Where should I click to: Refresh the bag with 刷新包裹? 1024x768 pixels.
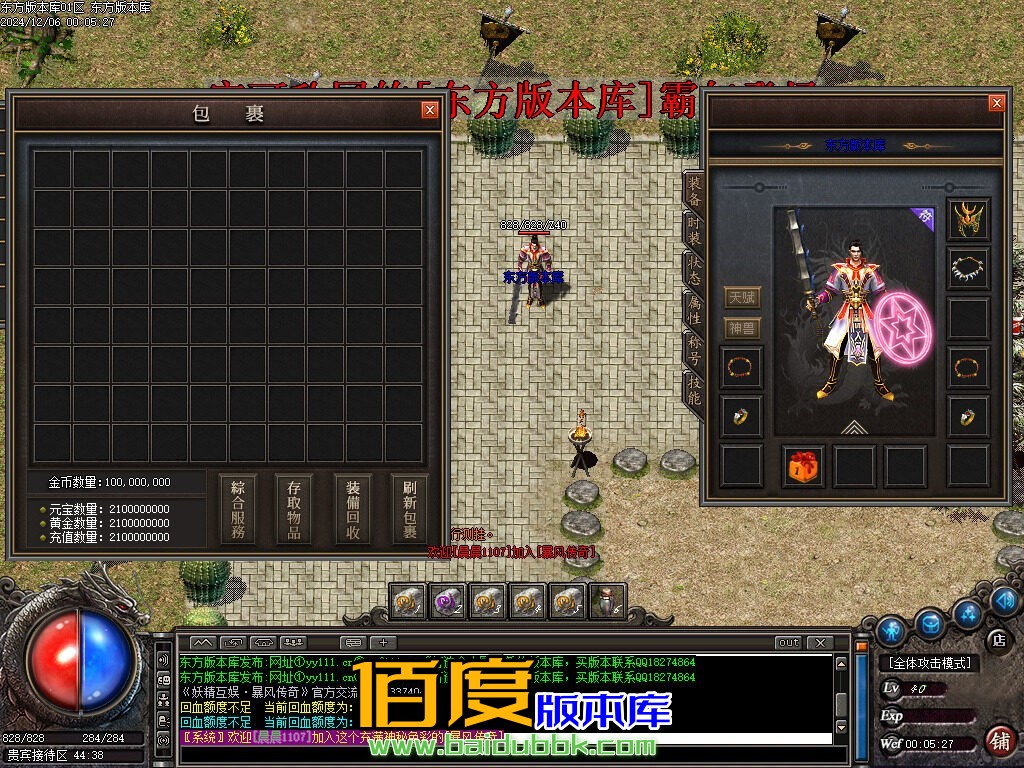click(410, 508)
